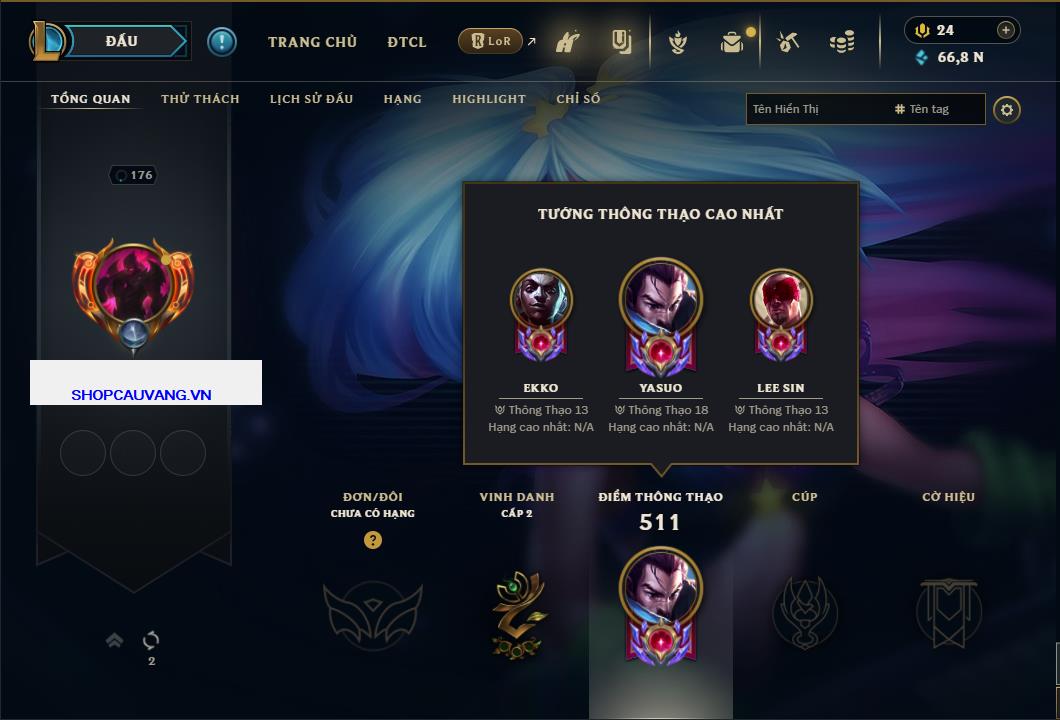Select the Lee Sin mastery portrait
Screen dimensions: 1060x720
pos(781,300)
